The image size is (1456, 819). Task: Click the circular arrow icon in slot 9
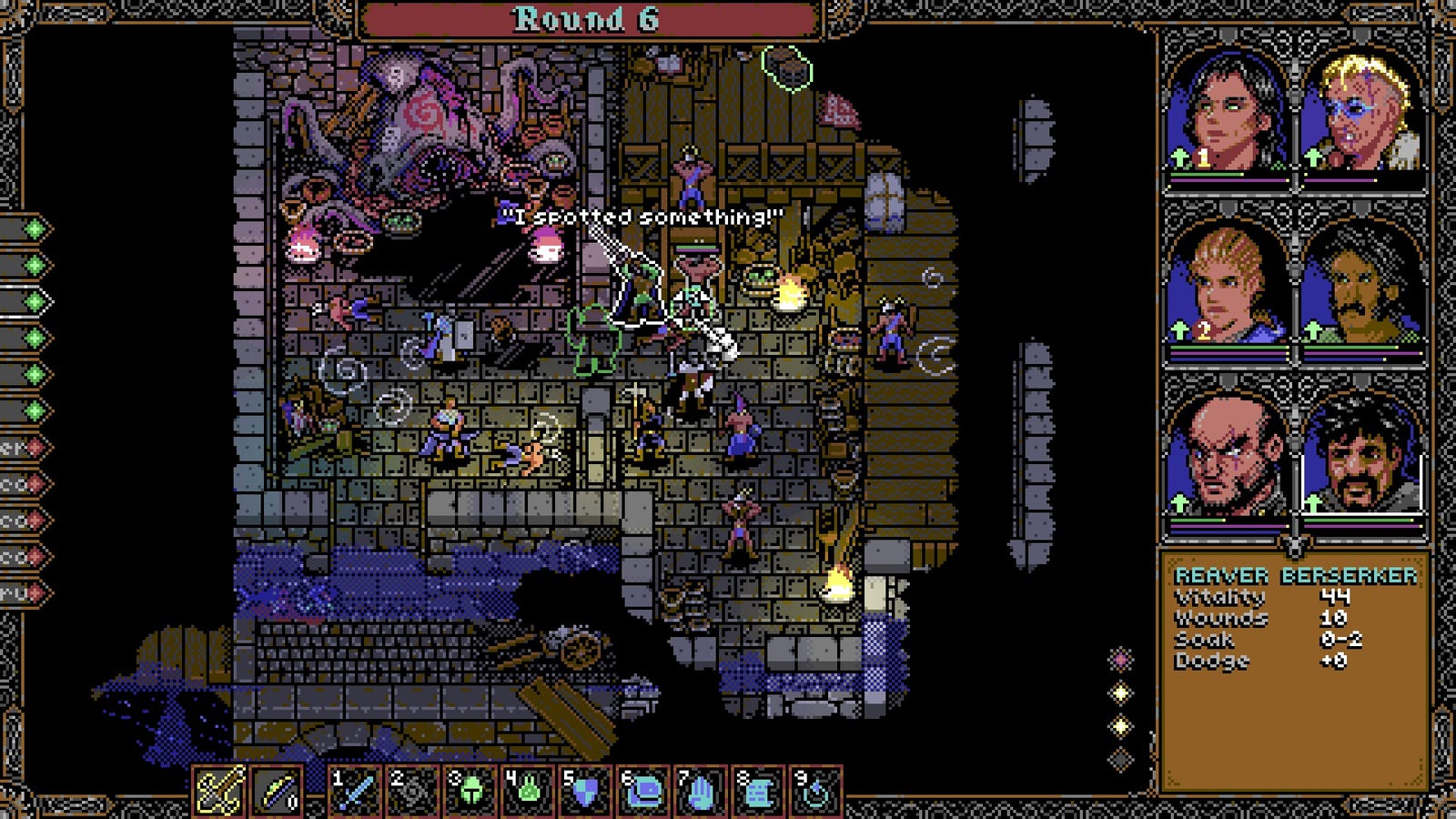tap(814, 791)
